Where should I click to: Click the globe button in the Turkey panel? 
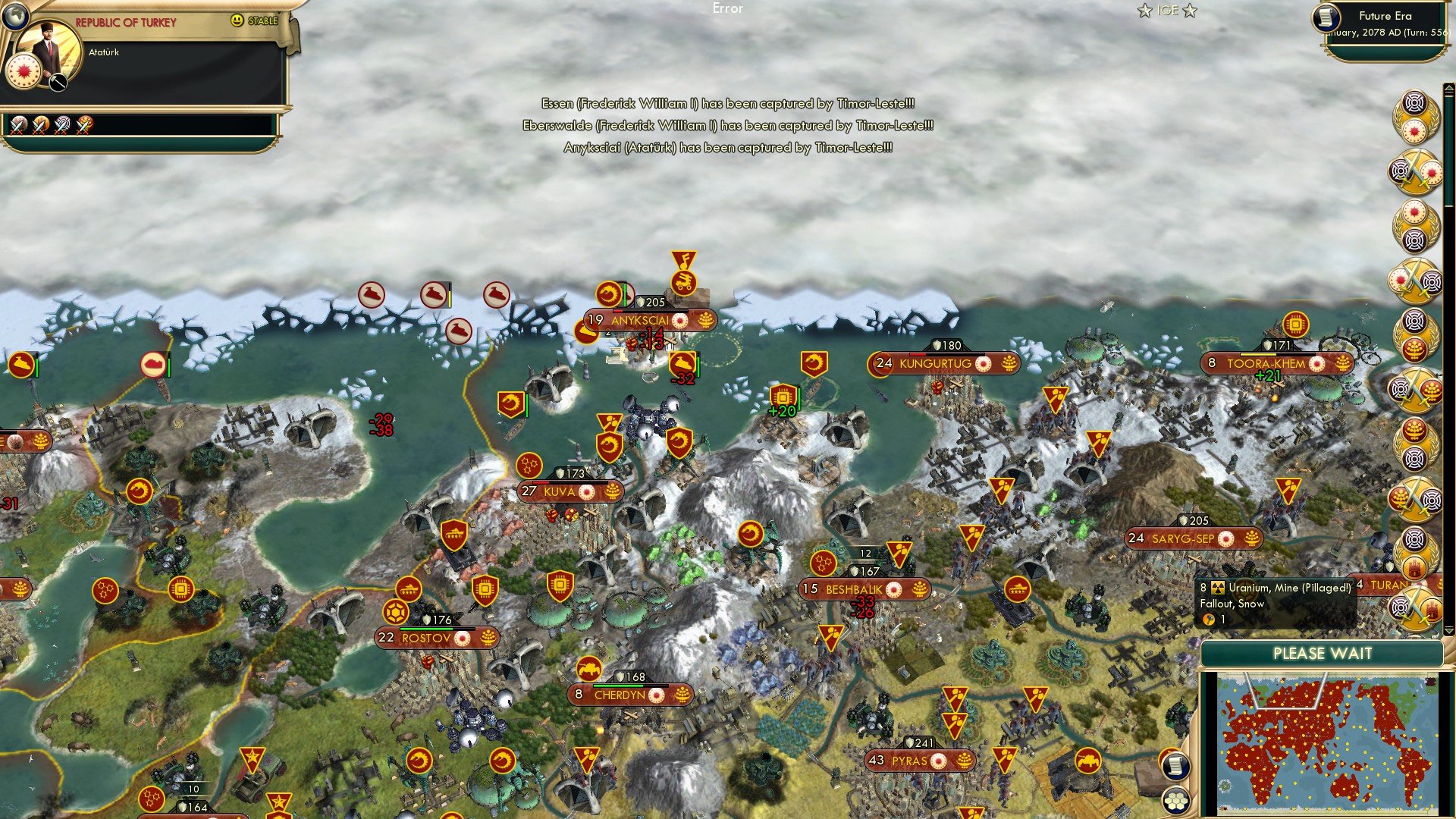[16, 17]
